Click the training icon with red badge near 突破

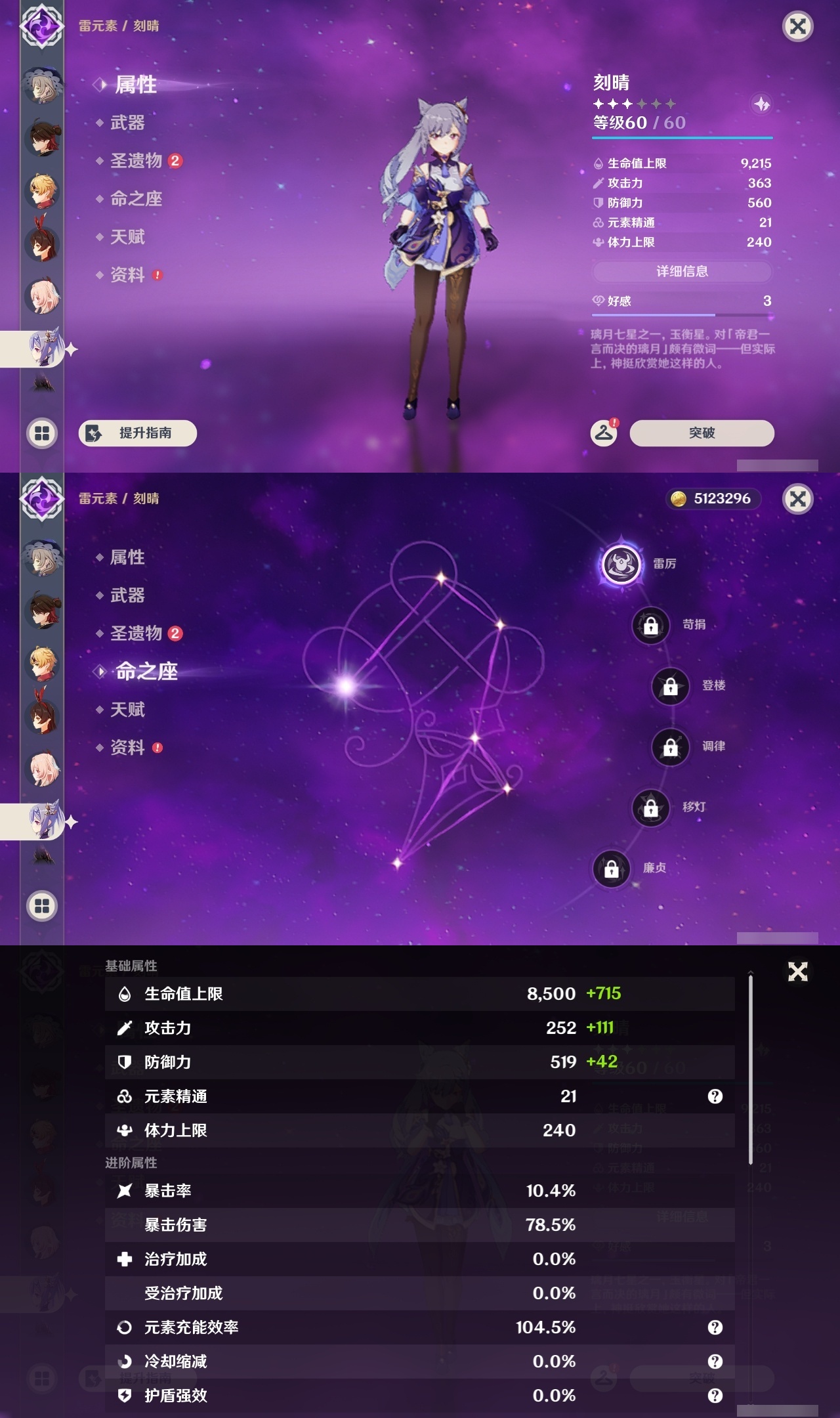coord(605,433)
